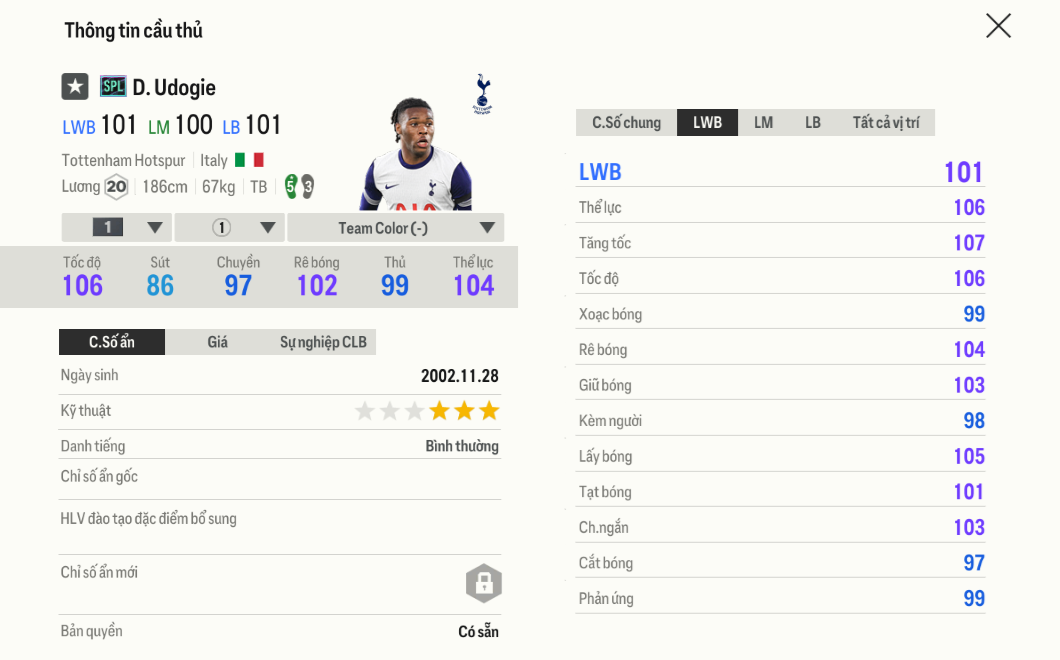Viewport: 1060px width, 660px height.
Task: Open the circled 1 level dropdown
Action: click(x=230, y=228)
